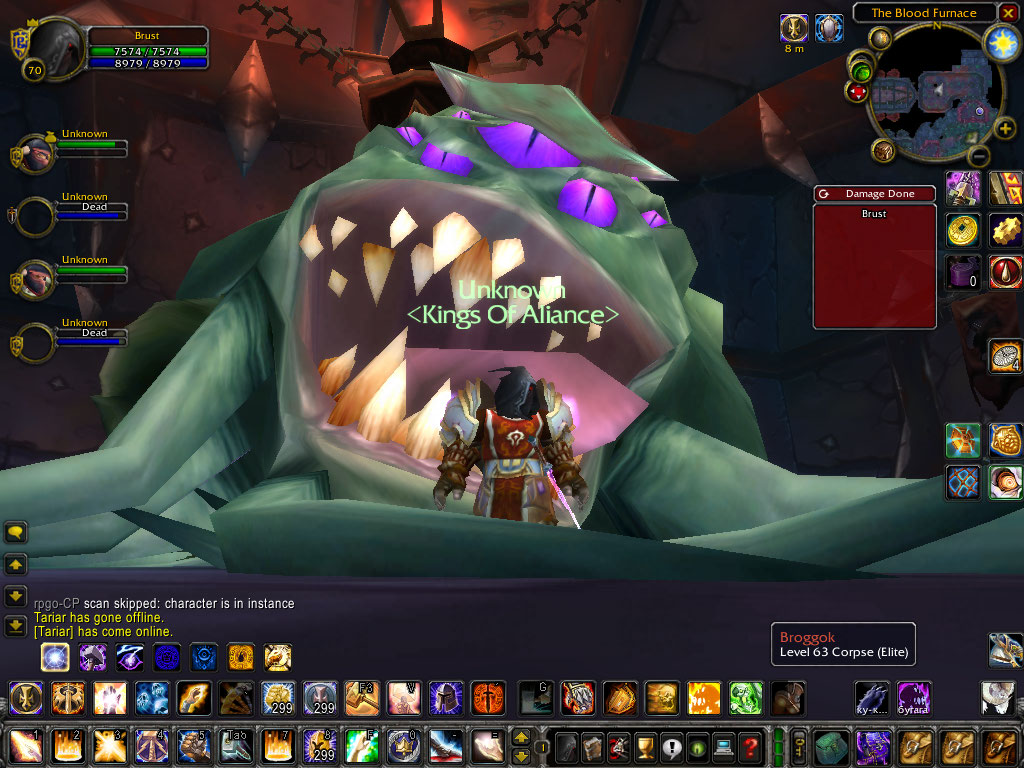Viewport: 1024px width, 768px height.
Task: Click the sun time-of-day indicator
Action: [1000, 42]
